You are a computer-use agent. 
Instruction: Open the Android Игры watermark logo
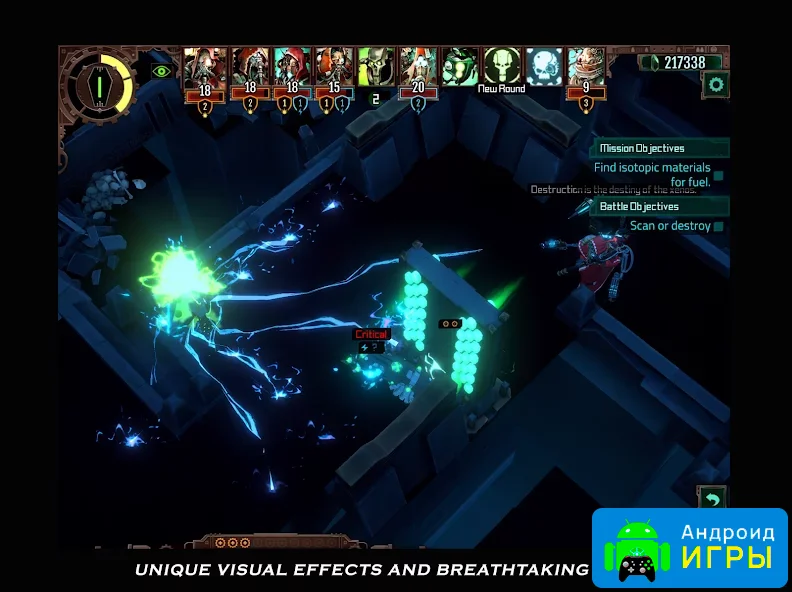pyautogui.click(x=690, y=546)
